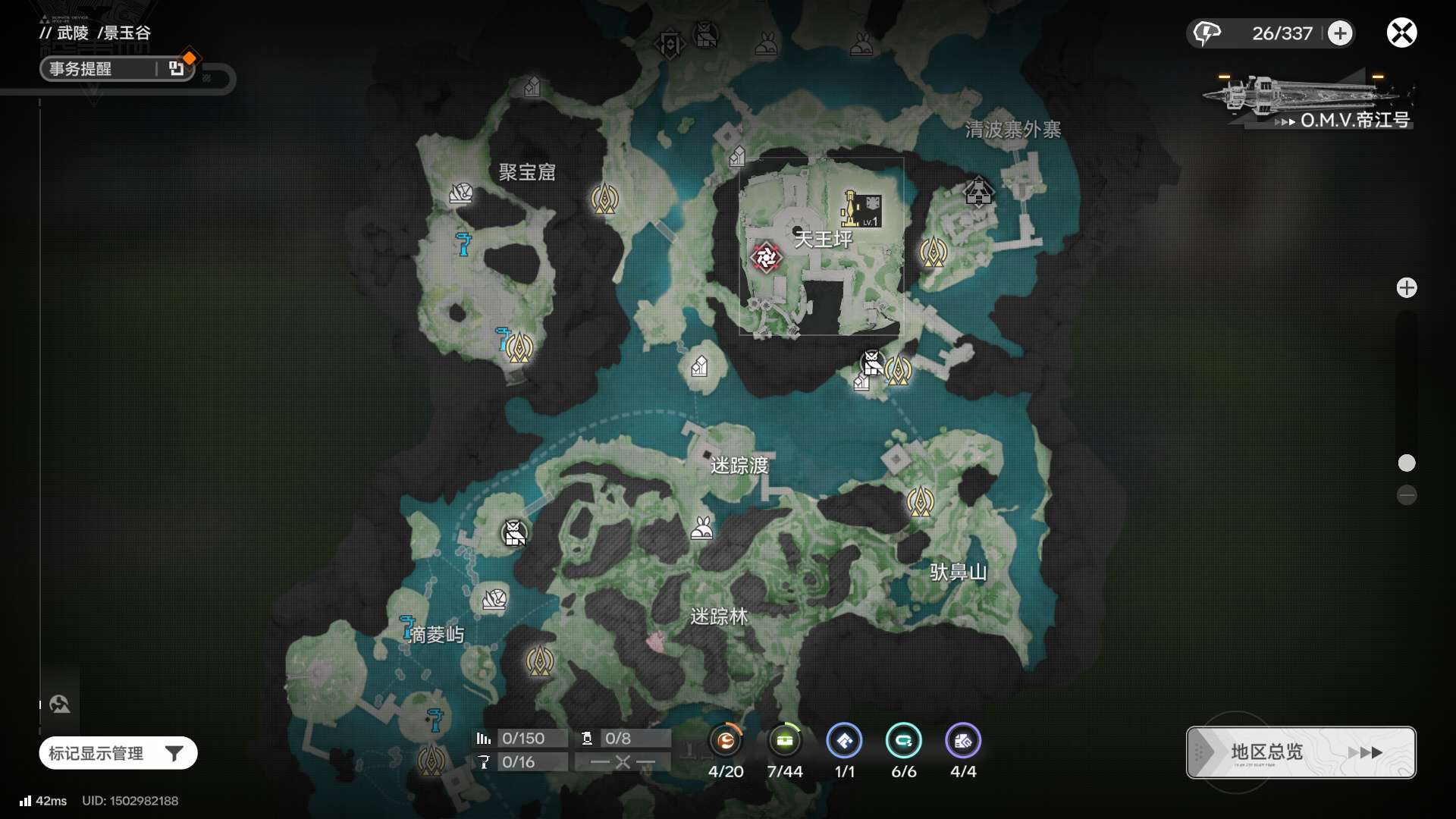Zoom out the map with minus
The width and height of the screenshot is (1456, 819).
(1407, 495)
